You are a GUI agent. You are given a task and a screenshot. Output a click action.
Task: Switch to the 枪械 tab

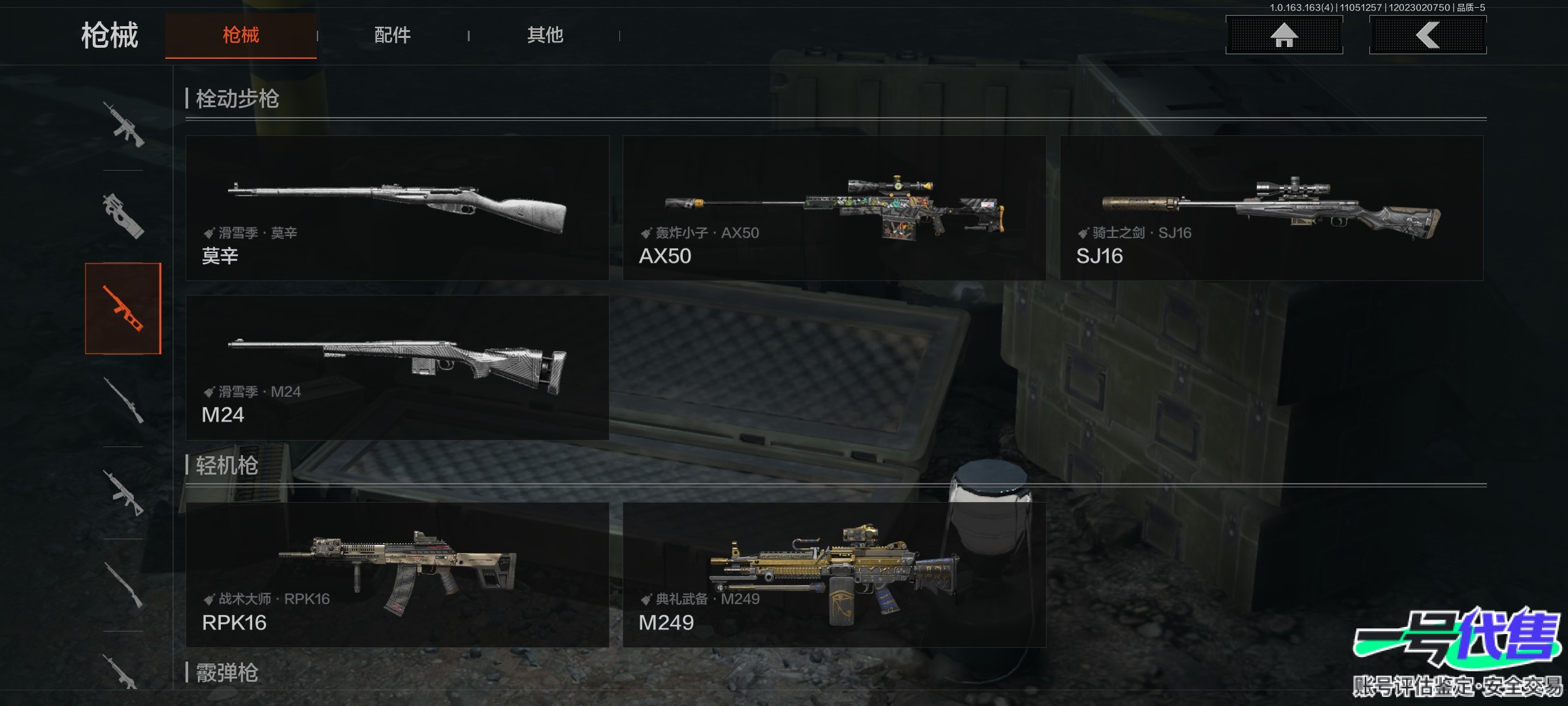tap(240, 35)
